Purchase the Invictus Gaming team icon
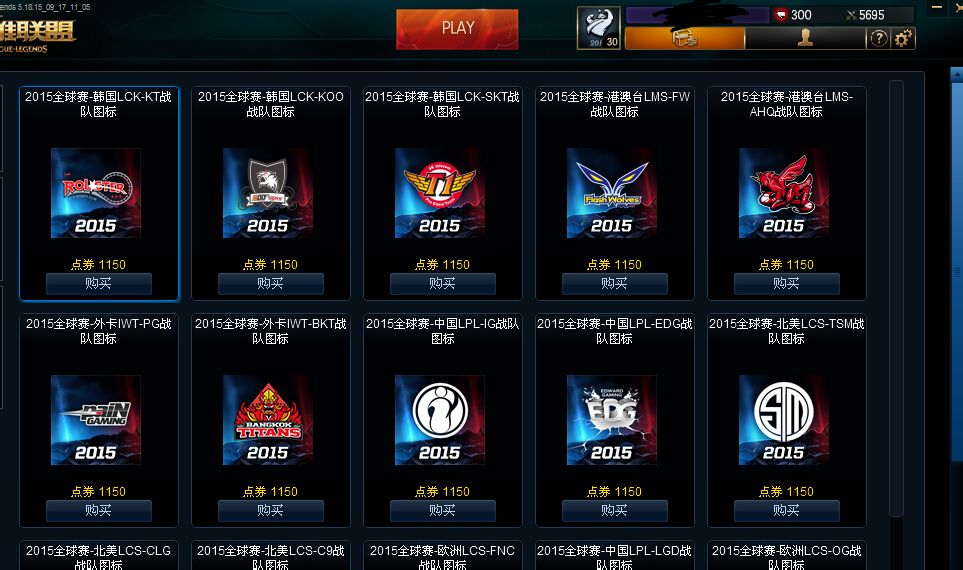This screenshot has height=570, width=963. [443, 511]
